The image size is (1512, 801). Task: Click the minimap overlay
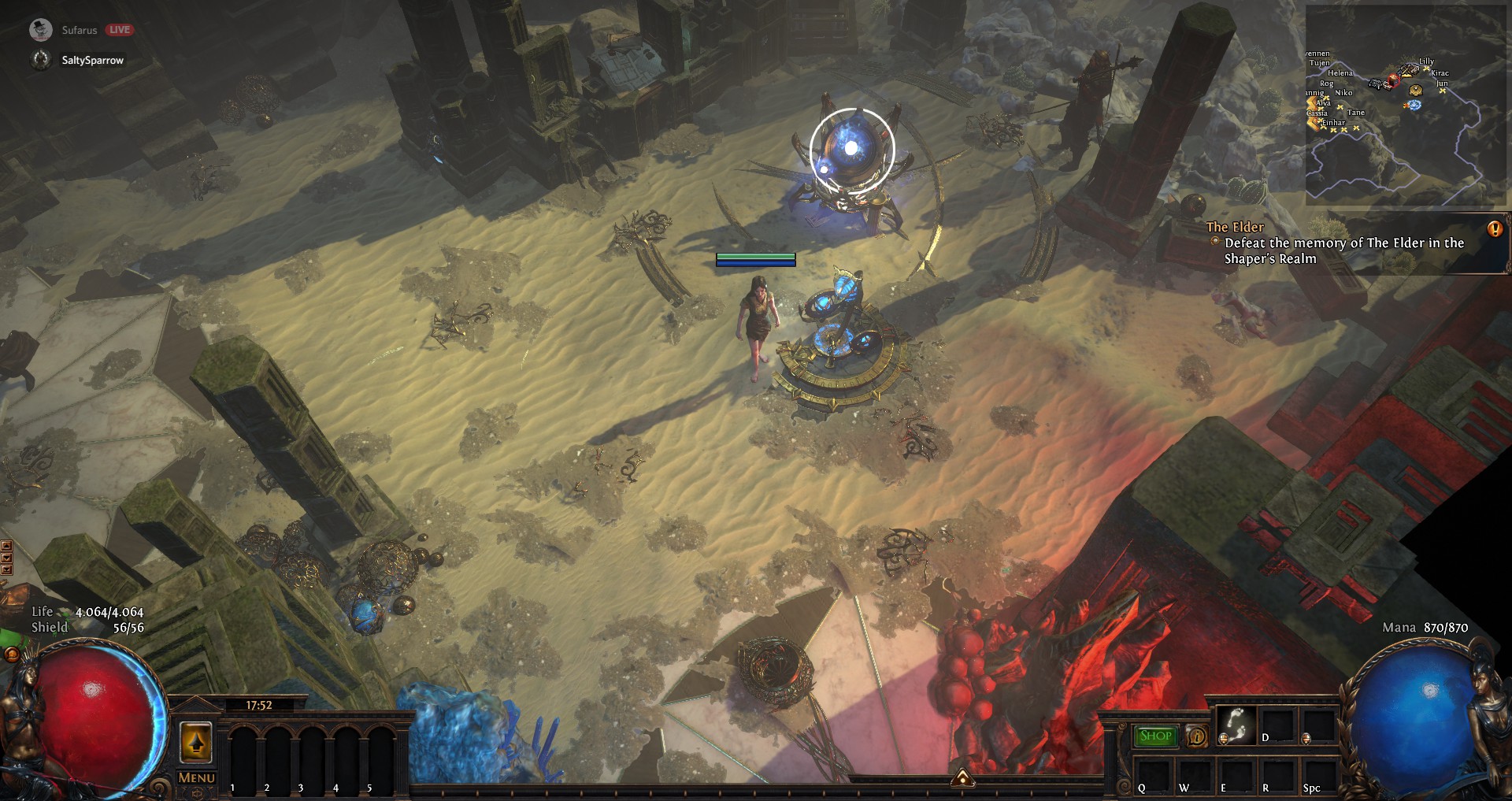1406,105
